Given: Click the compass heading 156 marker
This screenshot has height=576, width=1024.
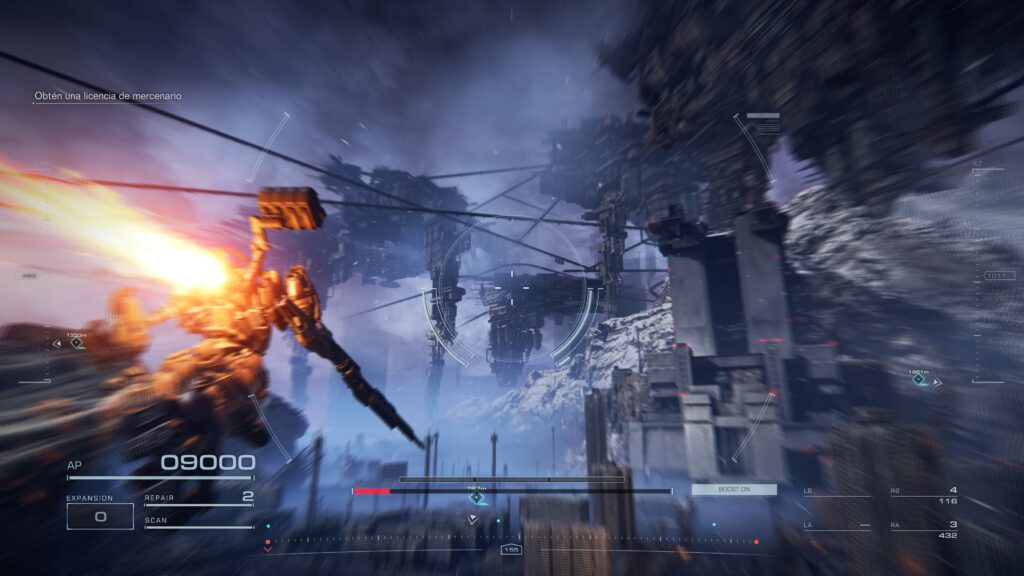Looking at the screenshot, I should coord(511,549).
